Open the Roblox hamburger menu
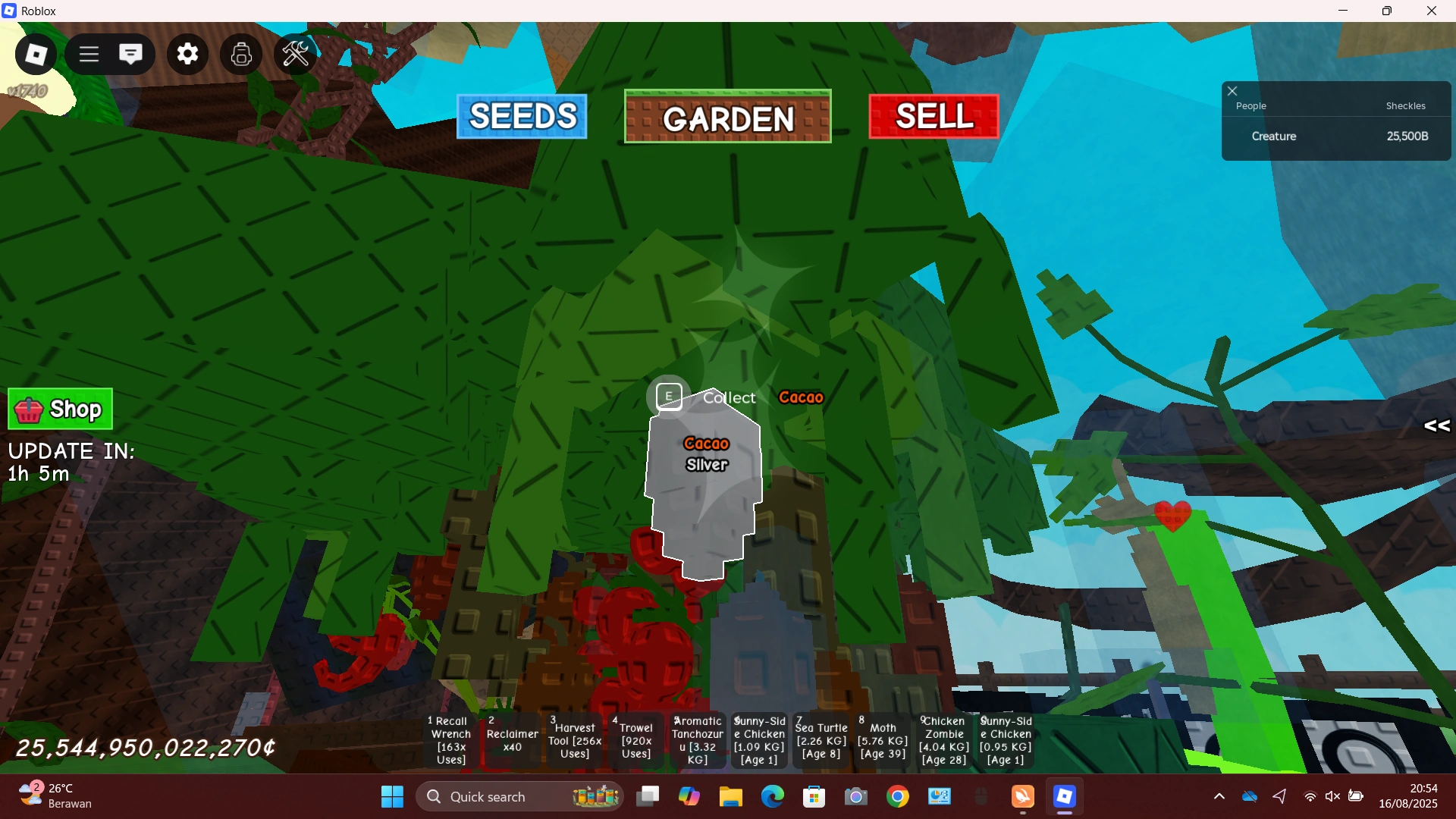1456x819 pixels. (x=88, y=54)
